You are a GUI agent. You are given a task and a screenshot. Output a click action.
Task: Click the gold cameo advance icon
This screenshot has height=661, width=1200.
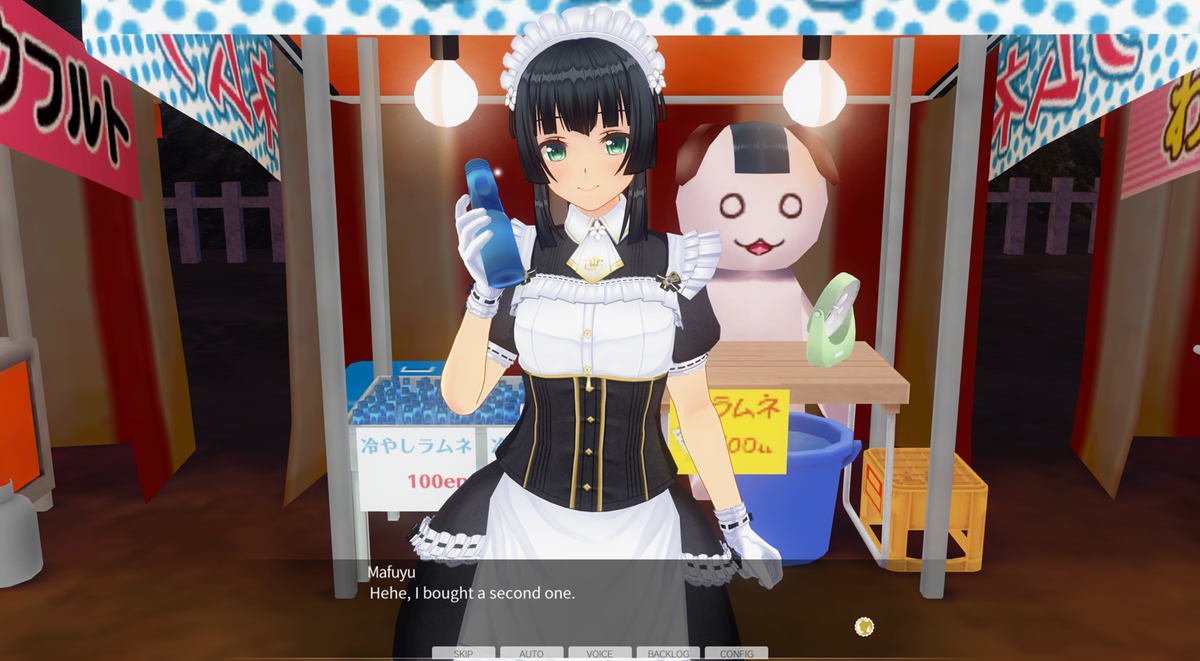[x=865, y=627]
